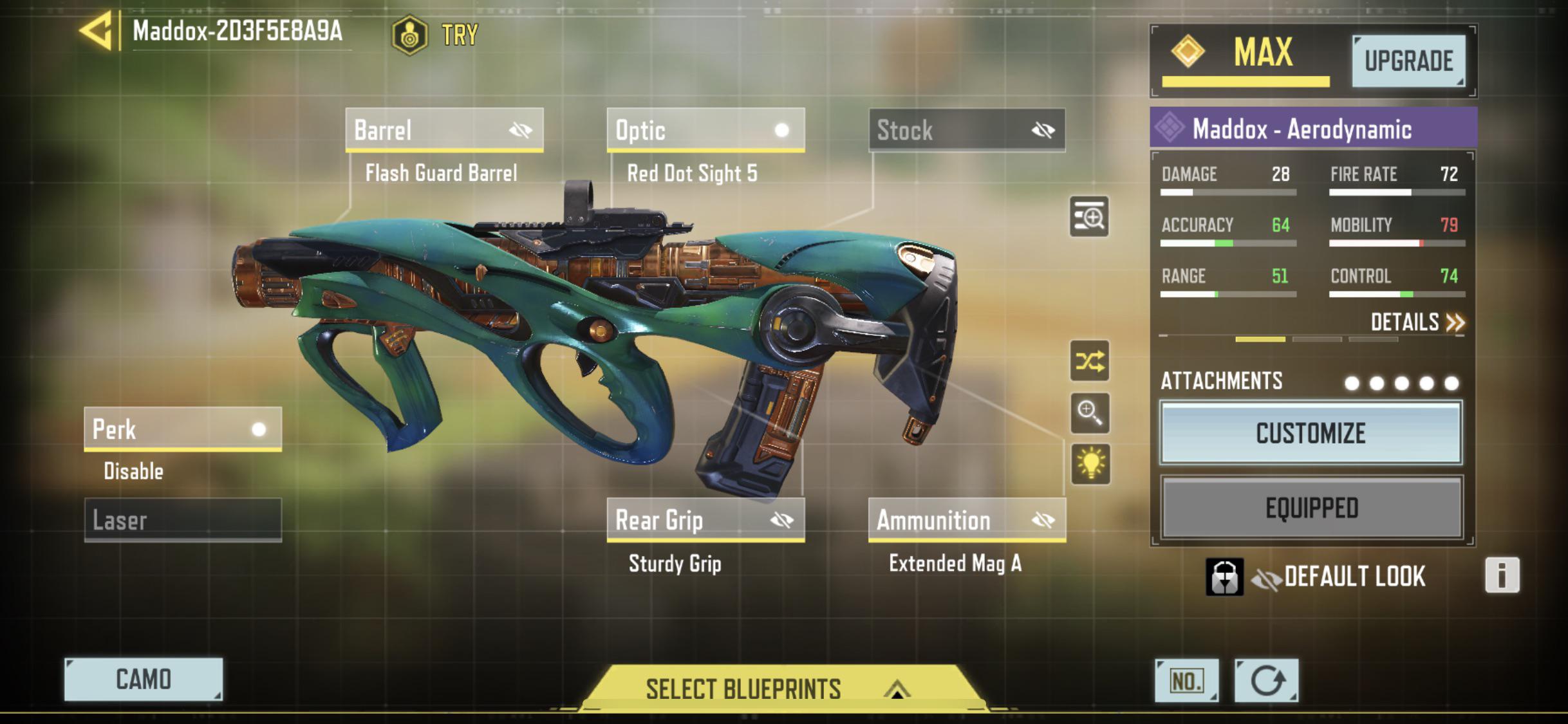Viewport: 1568px width, 724px height.
Task: Open the Barrel attachment slot
Action: click(444, 130)
